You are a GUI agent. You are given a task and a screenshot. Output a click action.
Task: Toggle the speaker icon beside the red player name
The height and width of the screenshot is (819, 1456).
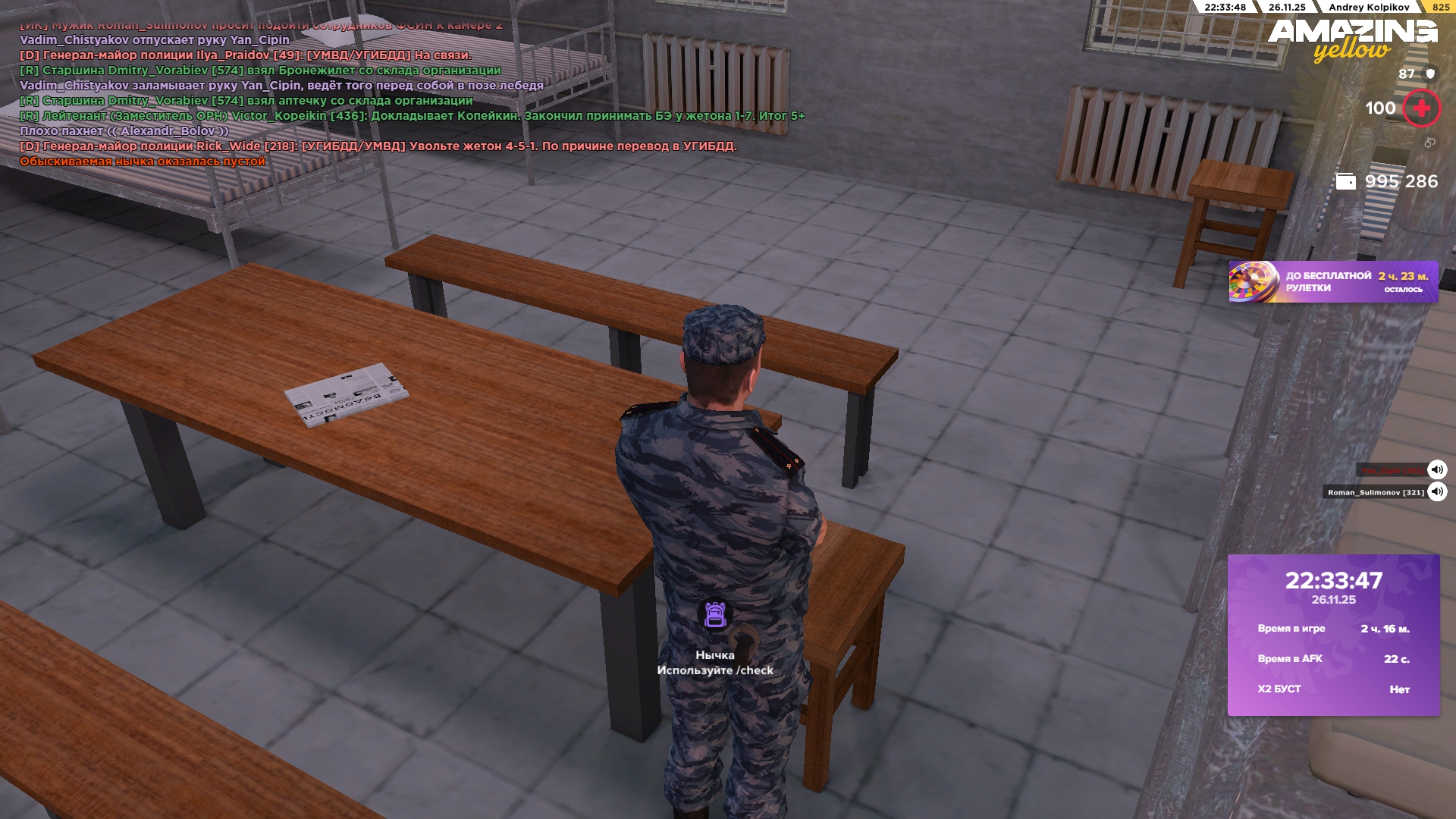tap(1437, 469)
